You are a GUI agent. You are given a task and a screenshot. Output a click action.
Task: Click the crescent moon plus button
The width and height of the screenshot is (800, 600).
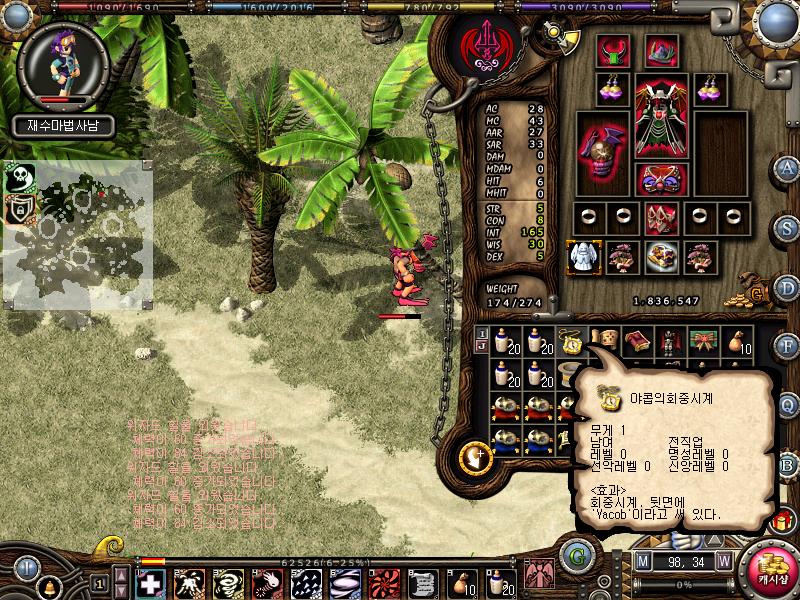click(475, 458)
